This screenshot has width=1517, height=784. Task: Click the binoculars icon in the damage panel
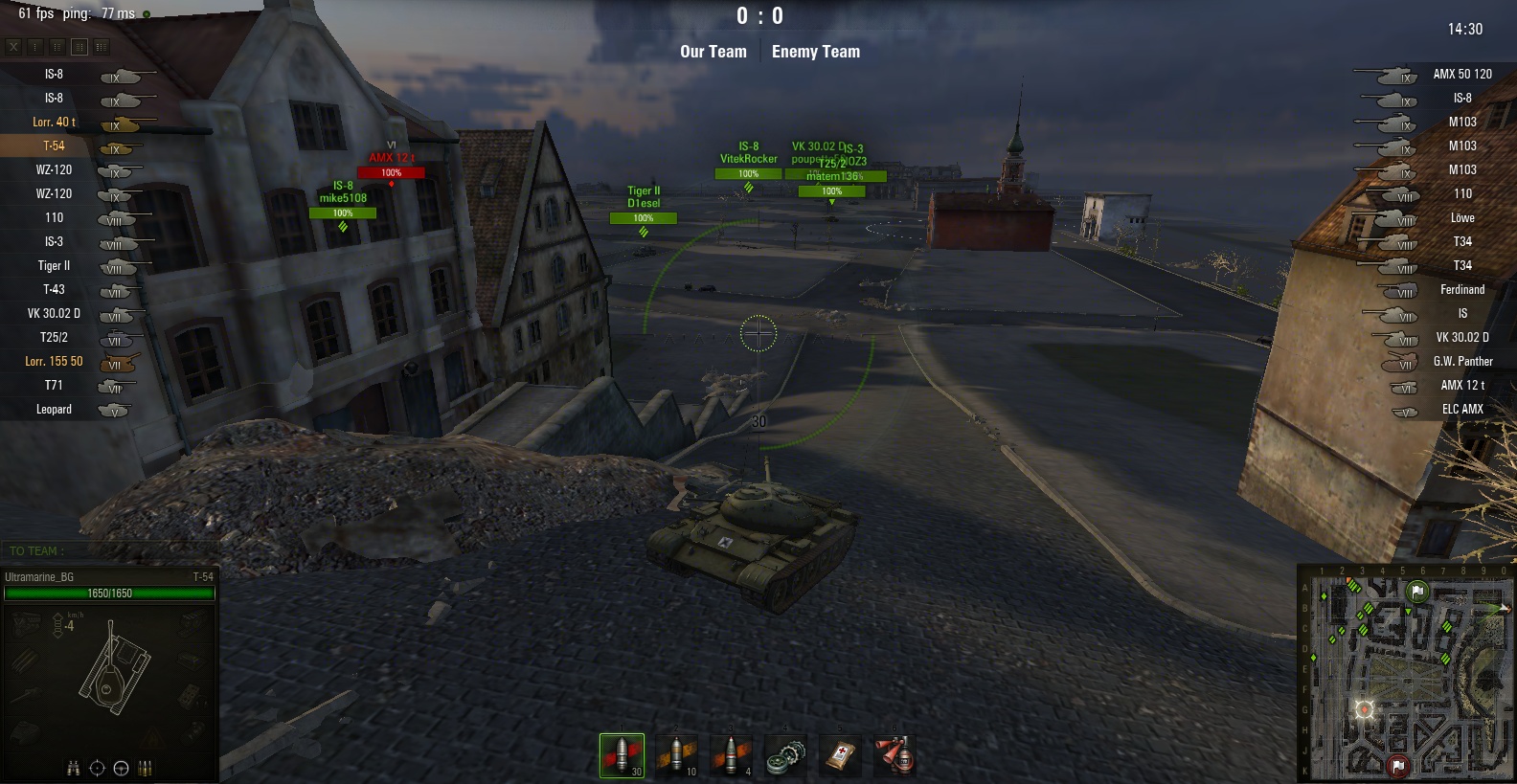point(73,768)
